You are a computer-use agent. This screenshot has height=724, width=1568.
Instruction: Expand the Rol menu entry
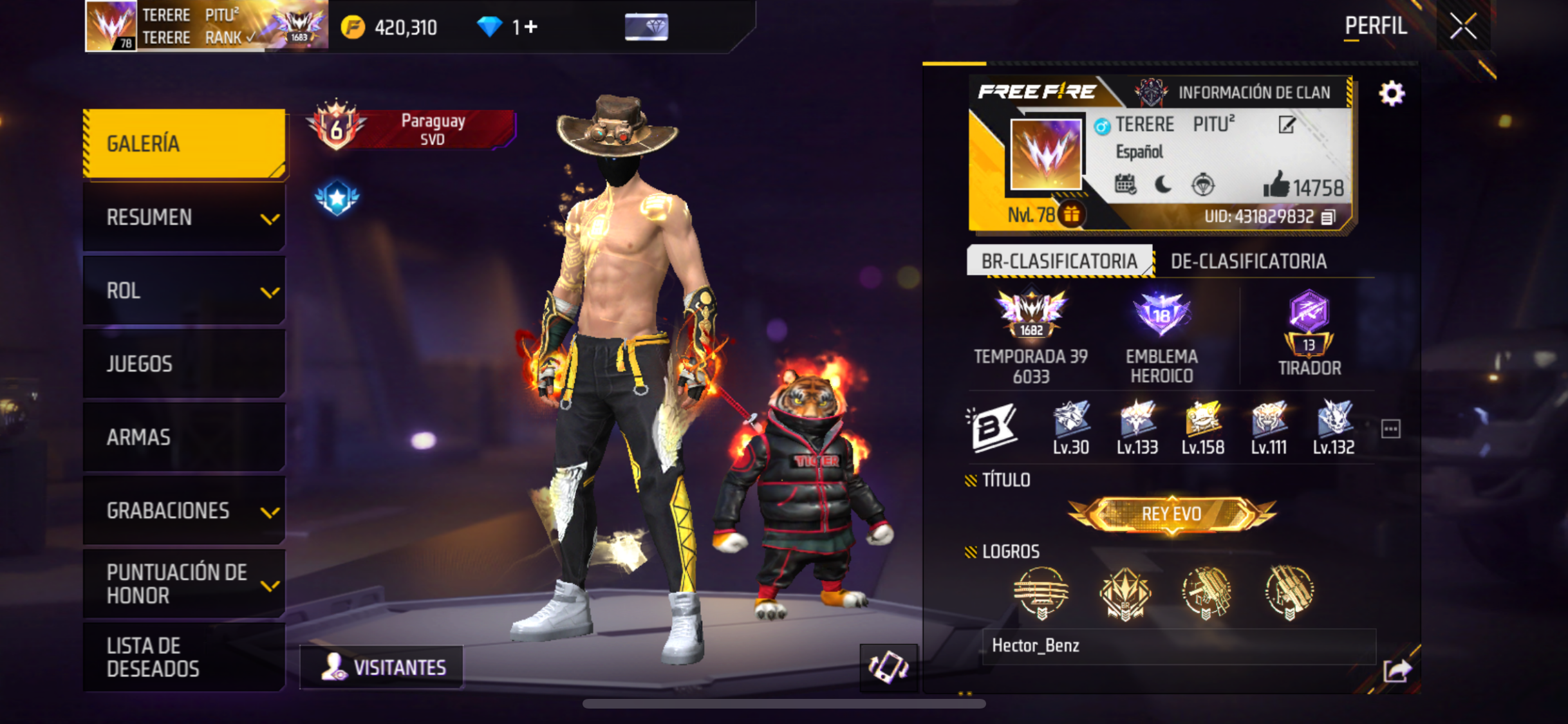click(x=185, y=291)
